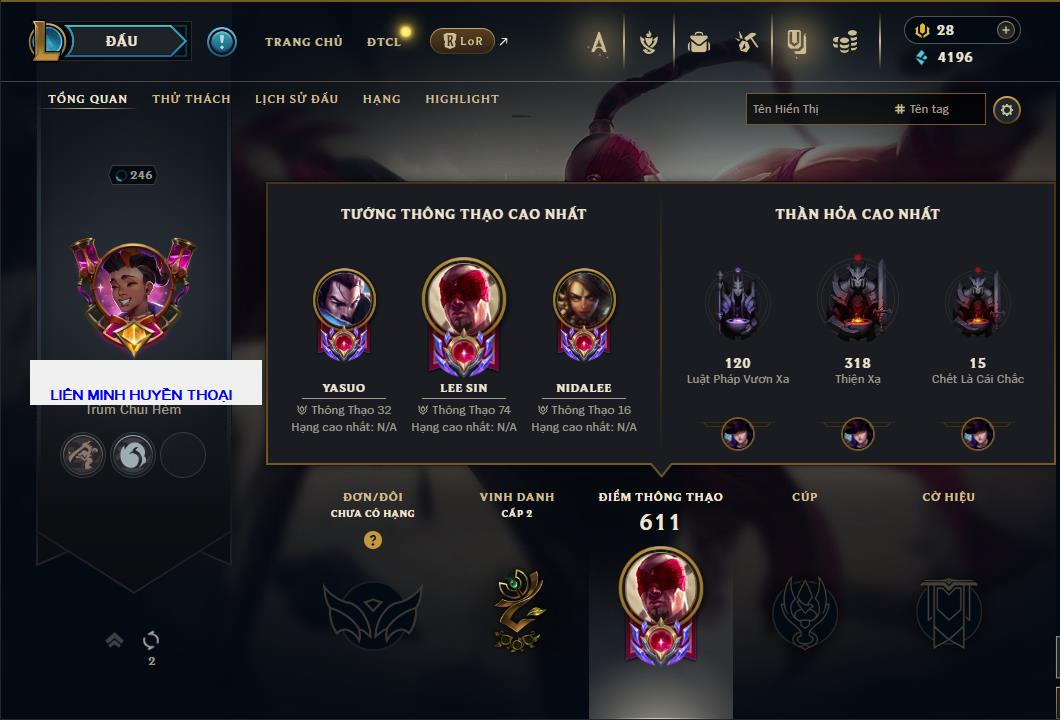Switch to the THỬ THÁCH tab
Viewport: 1060px width, 720px height.
(x=191, y=99)
